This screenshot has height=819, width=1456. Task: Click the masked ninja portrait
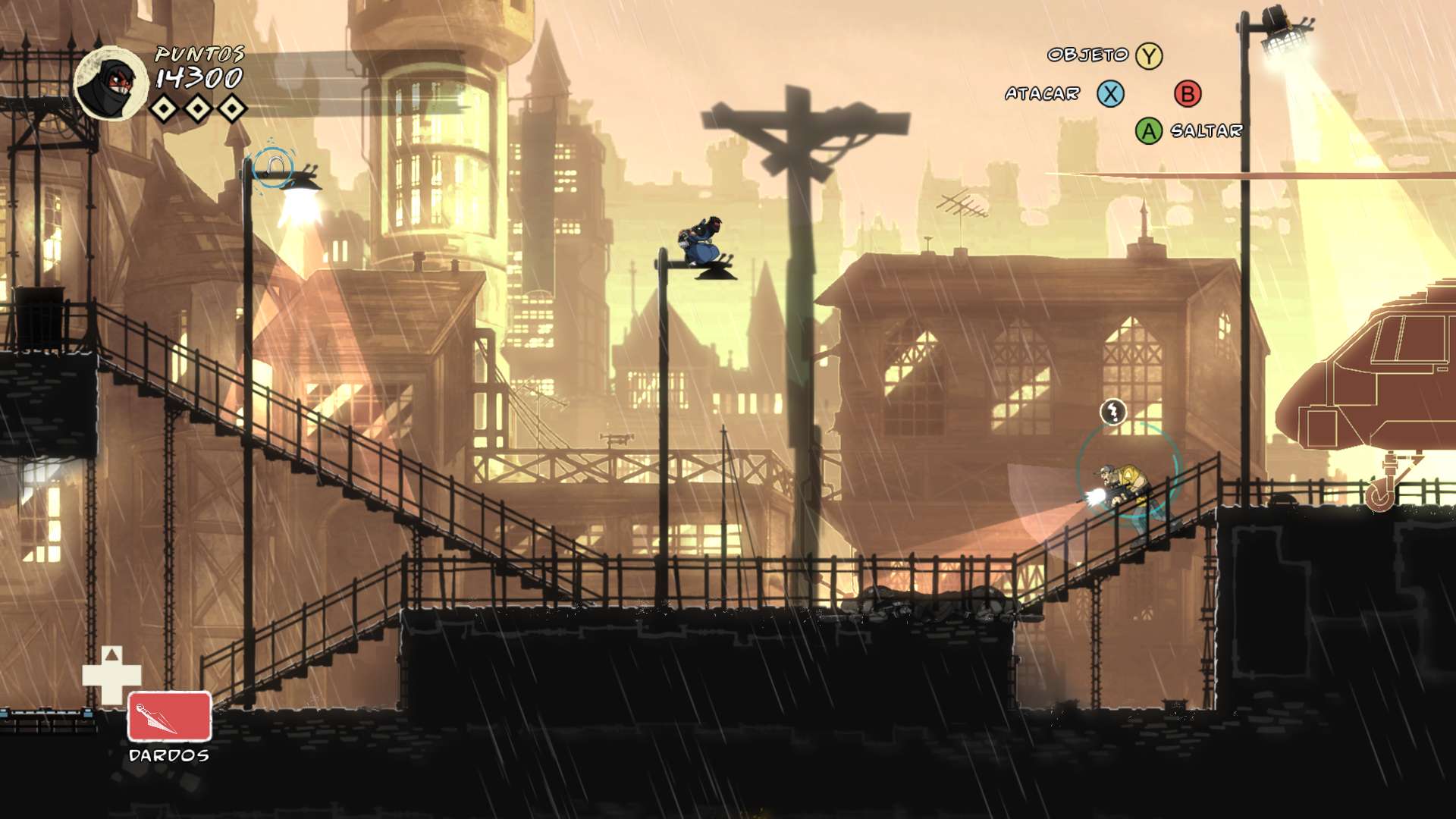[111, 84]
